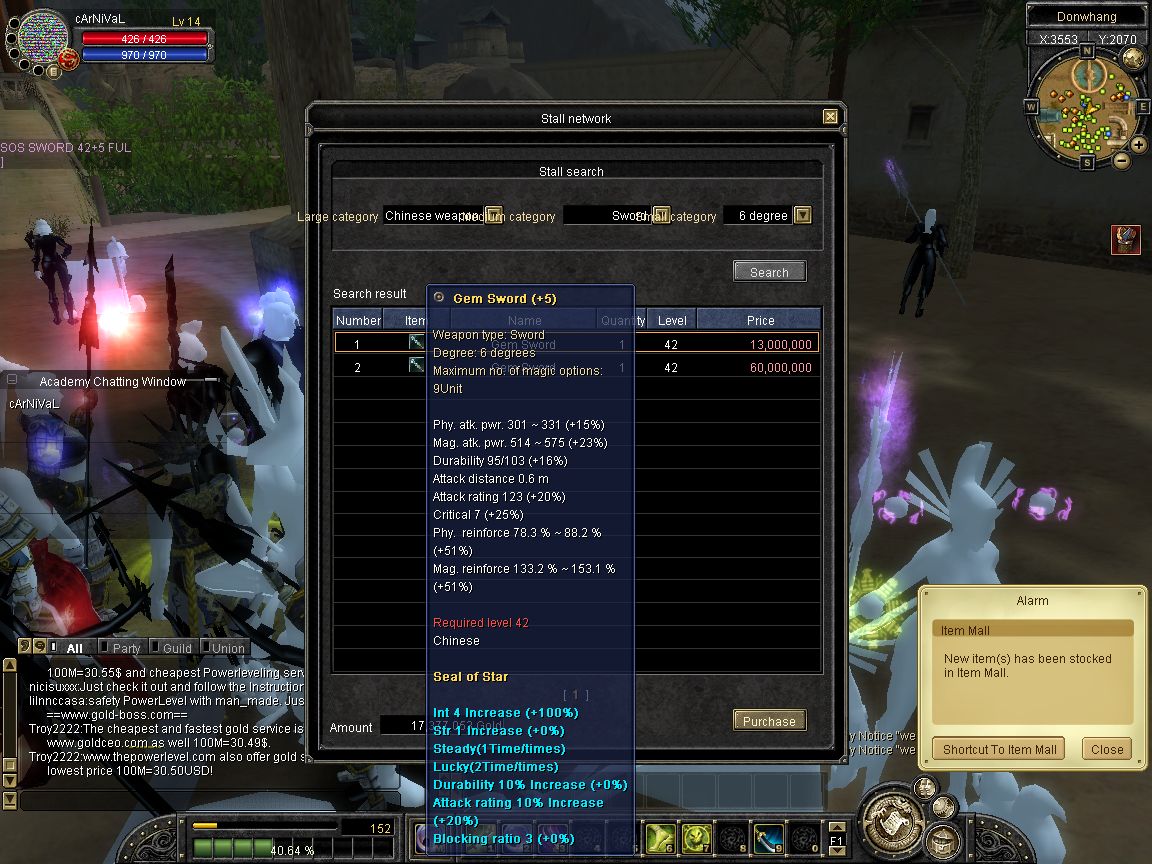Use the foot skill in hotbar slot 6
This screenshot has height=864, width=1152.
[x=660, y=837]
